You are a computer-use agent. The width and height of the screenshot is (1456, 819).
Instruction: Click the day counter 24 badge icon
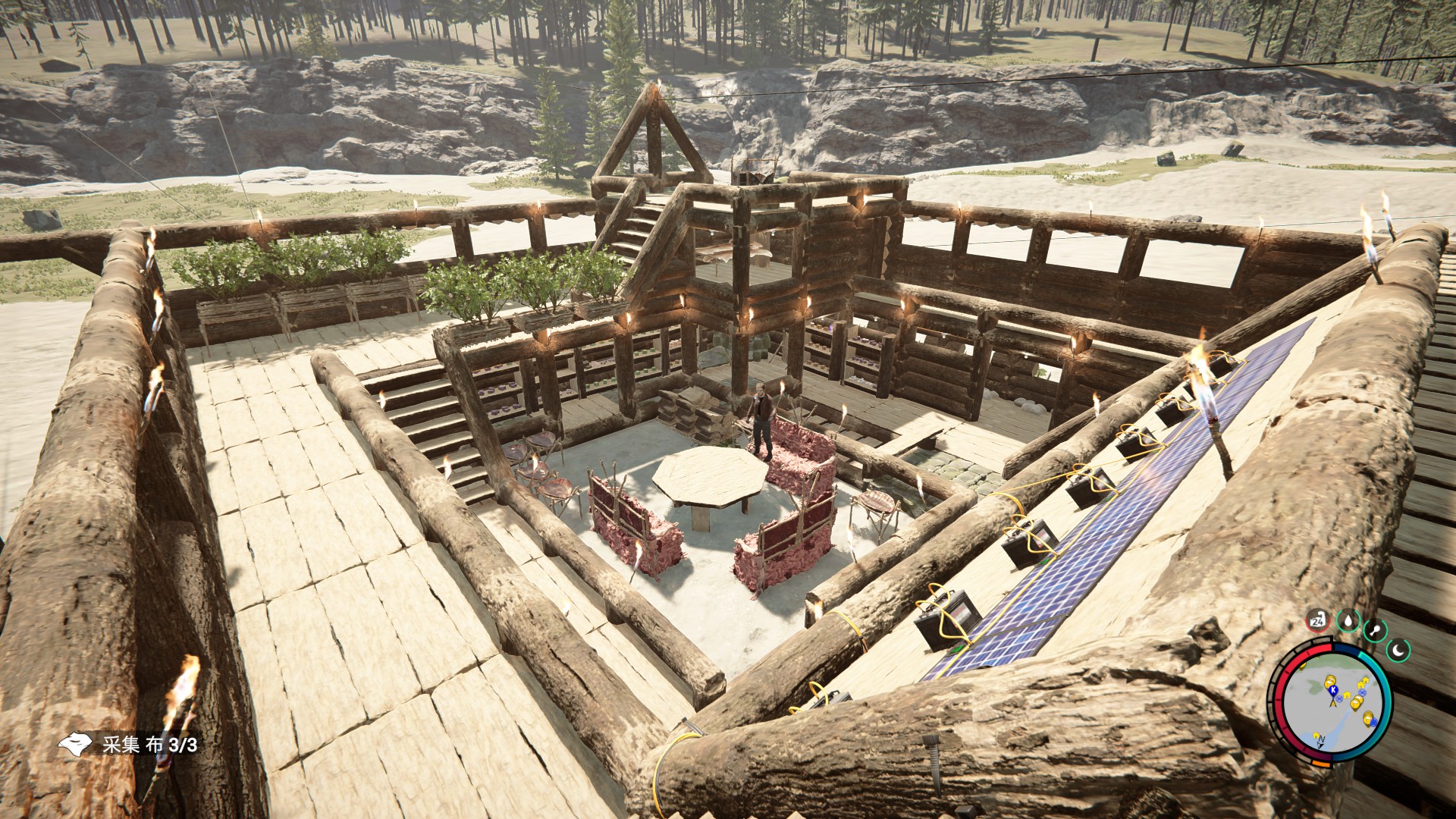pyautogui.click(x=1318, y=621)
